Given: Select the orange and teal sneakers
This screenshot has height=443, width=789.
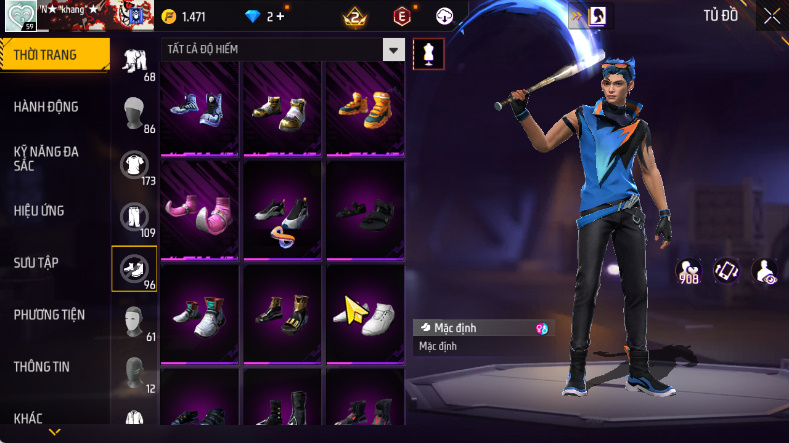Looking at the screenshot, I should pyautogui.click(x=364, y=106).
